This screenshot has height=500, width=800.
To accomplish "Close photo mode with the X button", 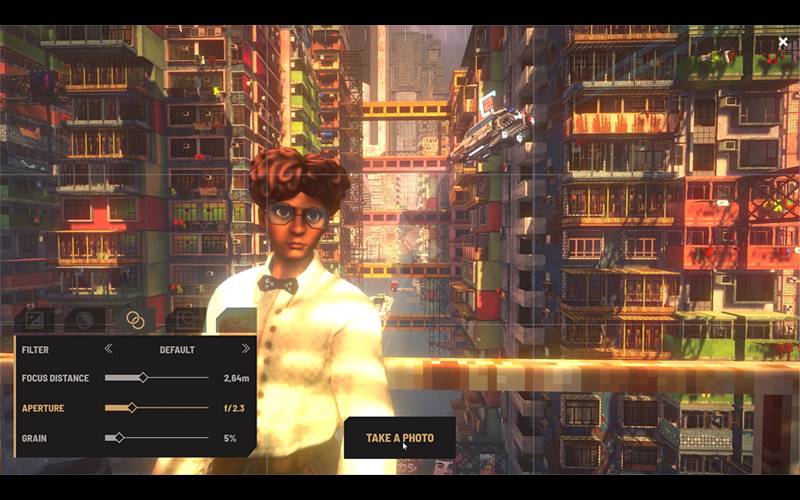I will [783, 43].
